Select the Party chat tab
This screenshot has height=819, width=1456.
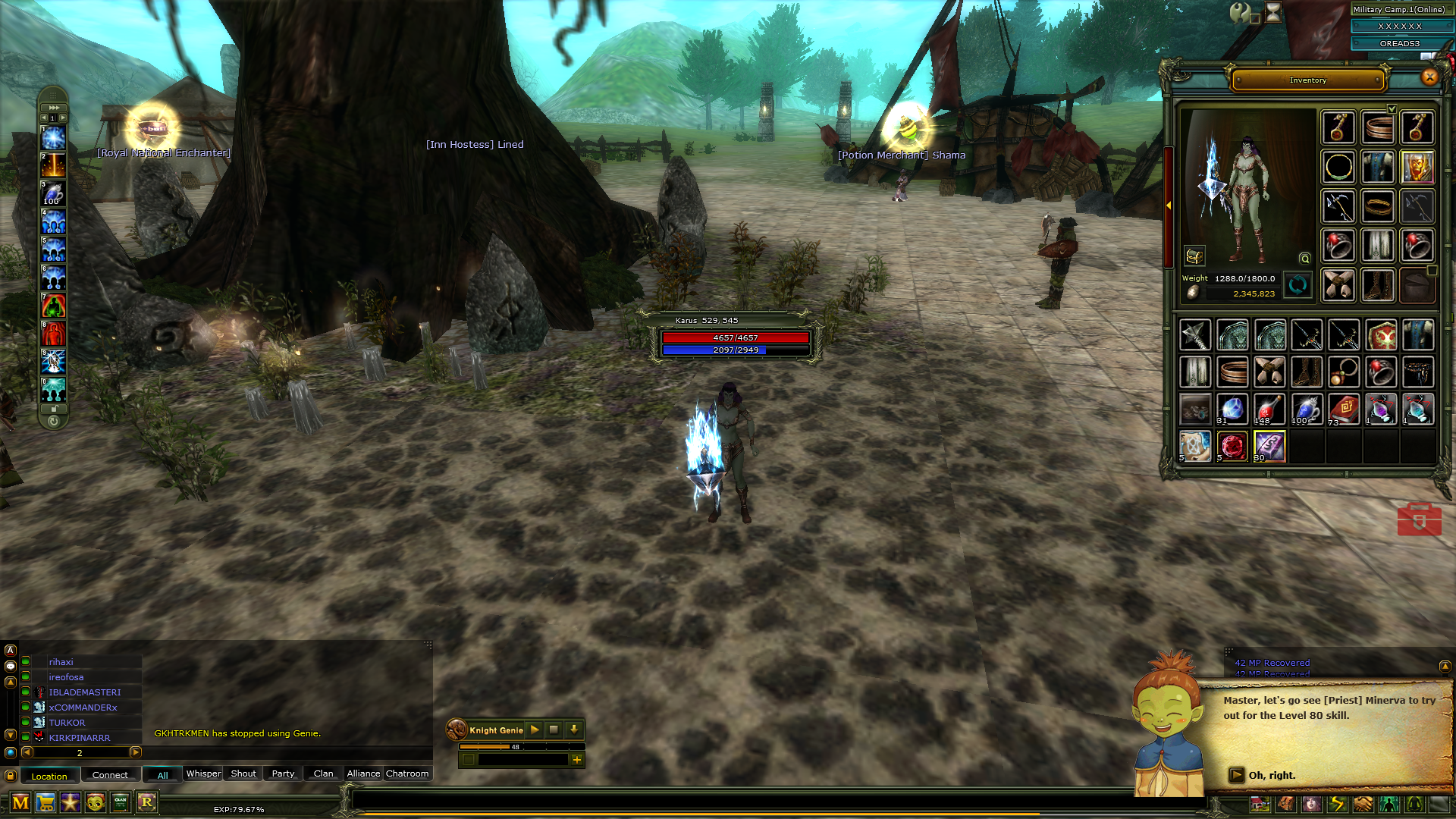point(283,773)
